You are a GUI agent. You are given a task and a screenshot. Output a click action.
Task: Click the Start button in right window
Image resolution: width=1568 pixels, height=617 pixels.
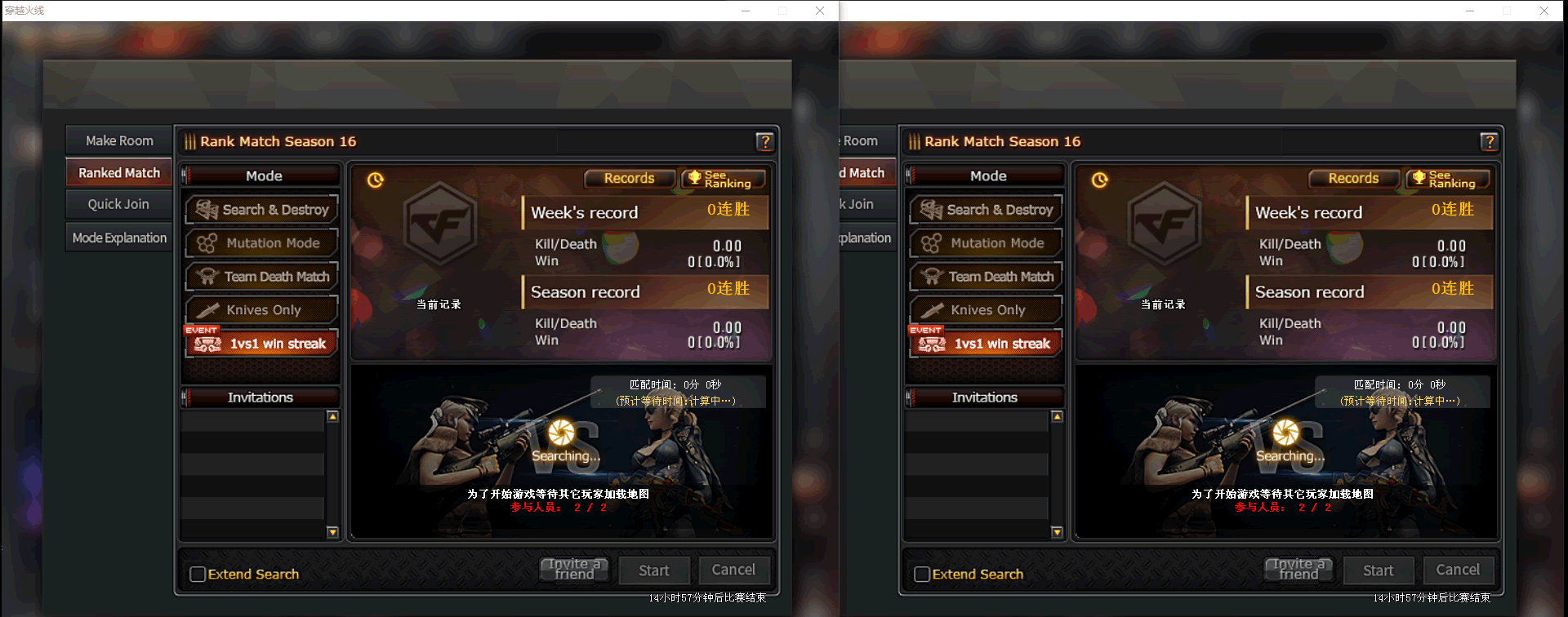1378,570
